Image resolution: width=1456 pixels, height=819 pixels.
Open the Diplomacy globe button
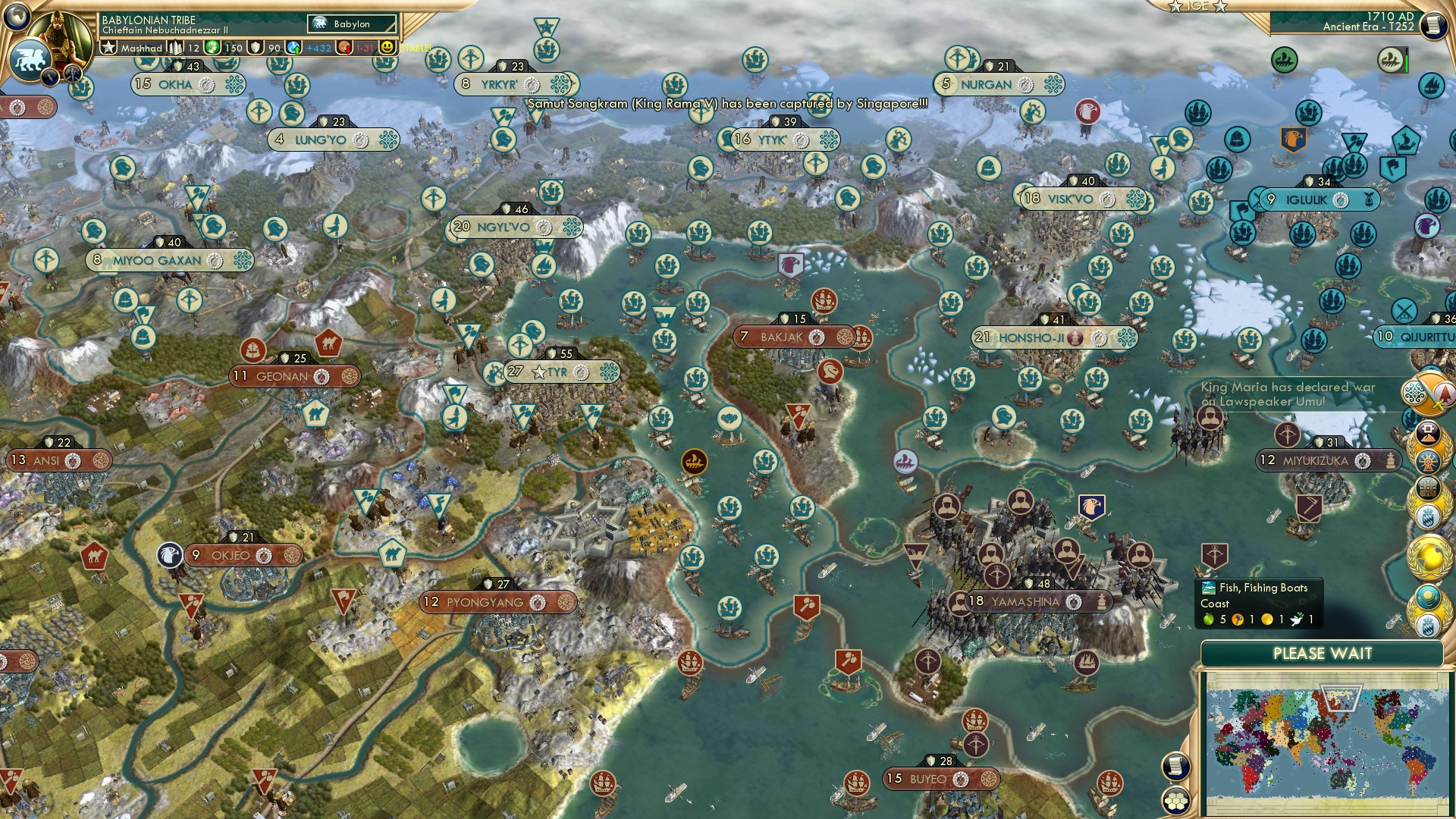(x=1429, y=558)
